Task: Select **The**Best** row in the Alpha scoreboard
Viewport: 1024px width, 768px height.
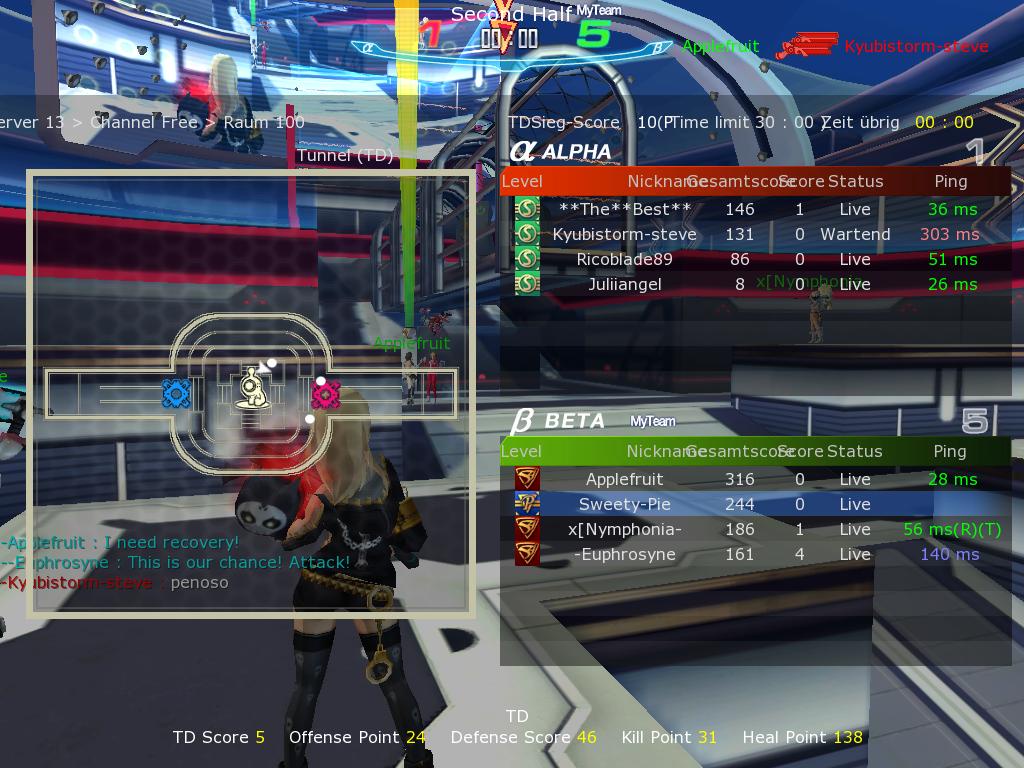Action: (625, 209)
